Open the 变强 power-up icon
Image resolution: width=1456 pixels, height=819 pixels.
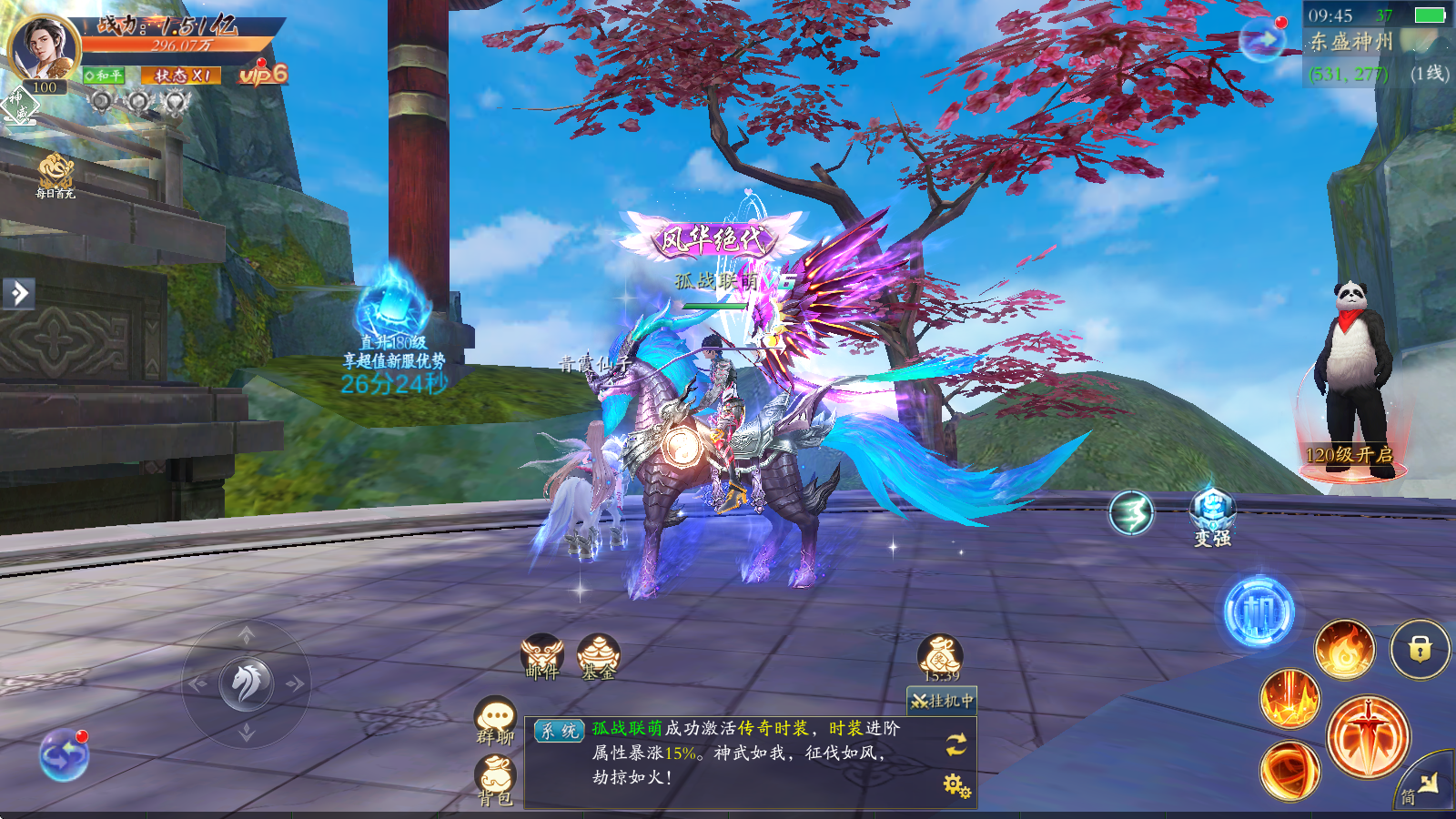(x=1212, y=516)
